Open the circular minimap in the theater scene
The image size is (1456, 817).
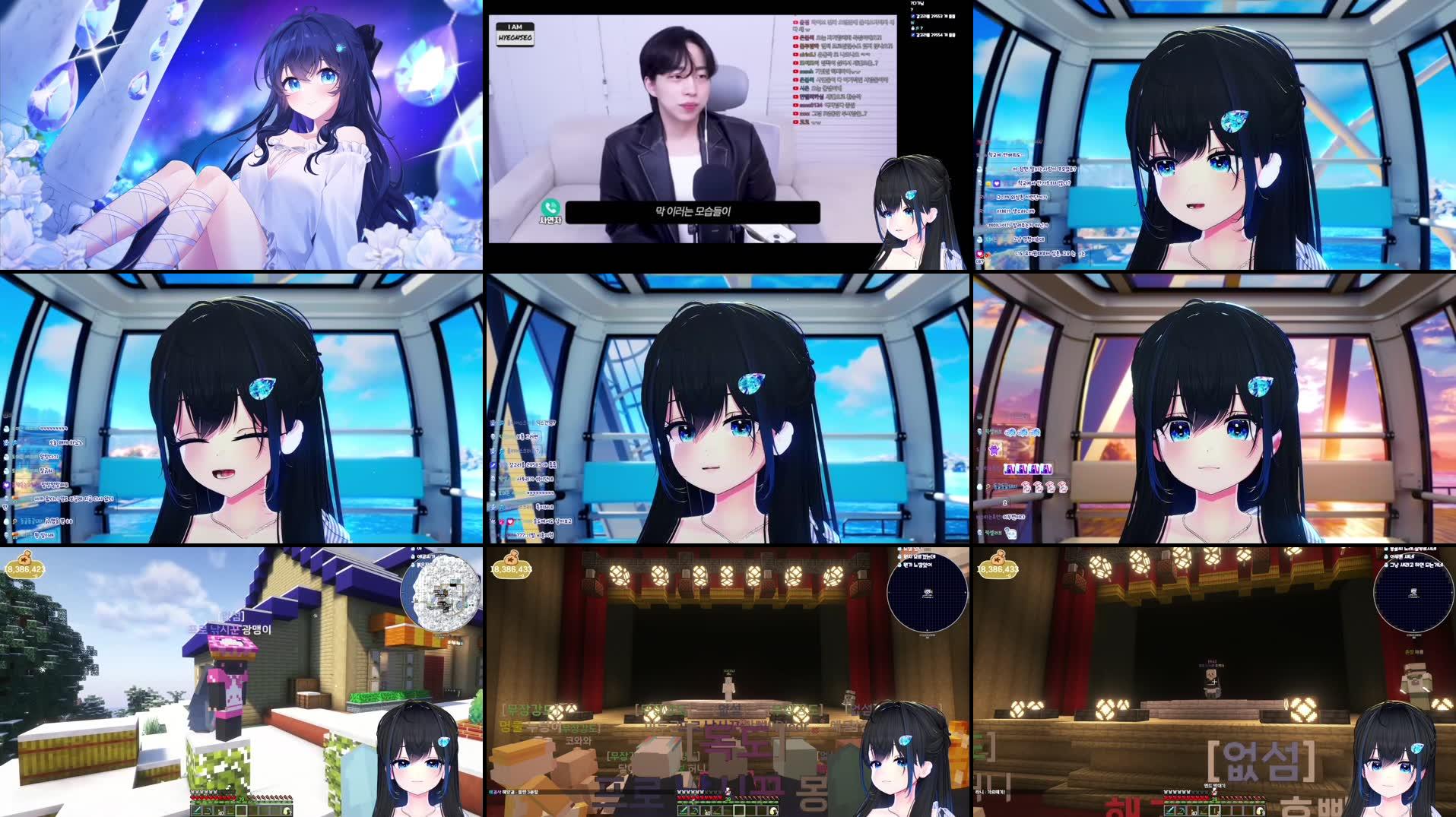[928, 591]
